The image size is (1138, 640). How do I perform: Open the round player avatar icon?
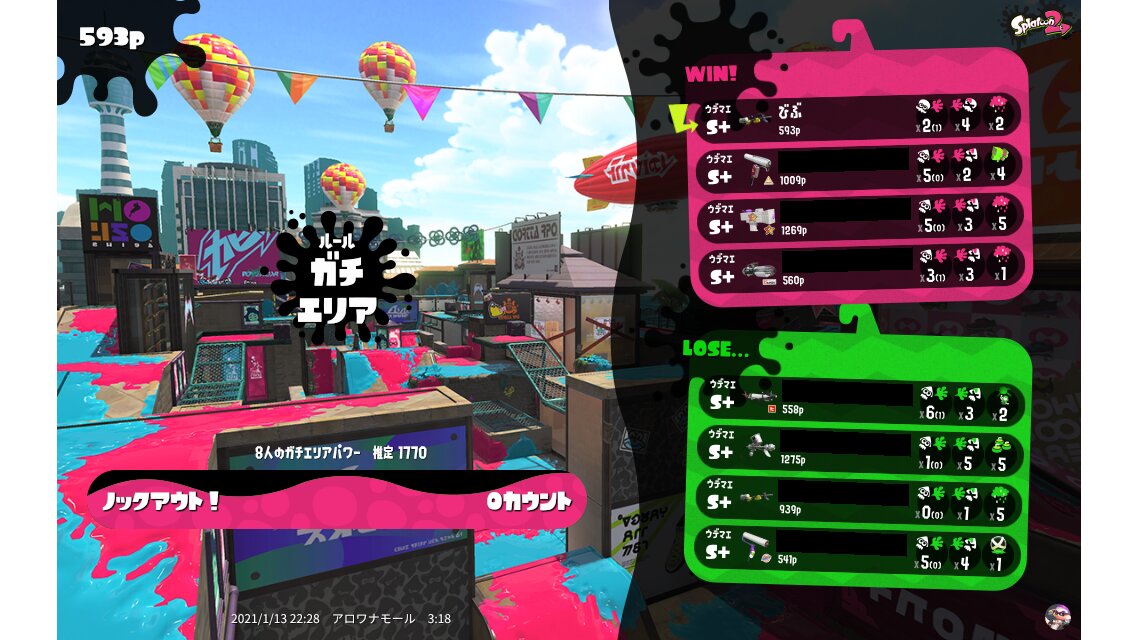click(1056, 616)
